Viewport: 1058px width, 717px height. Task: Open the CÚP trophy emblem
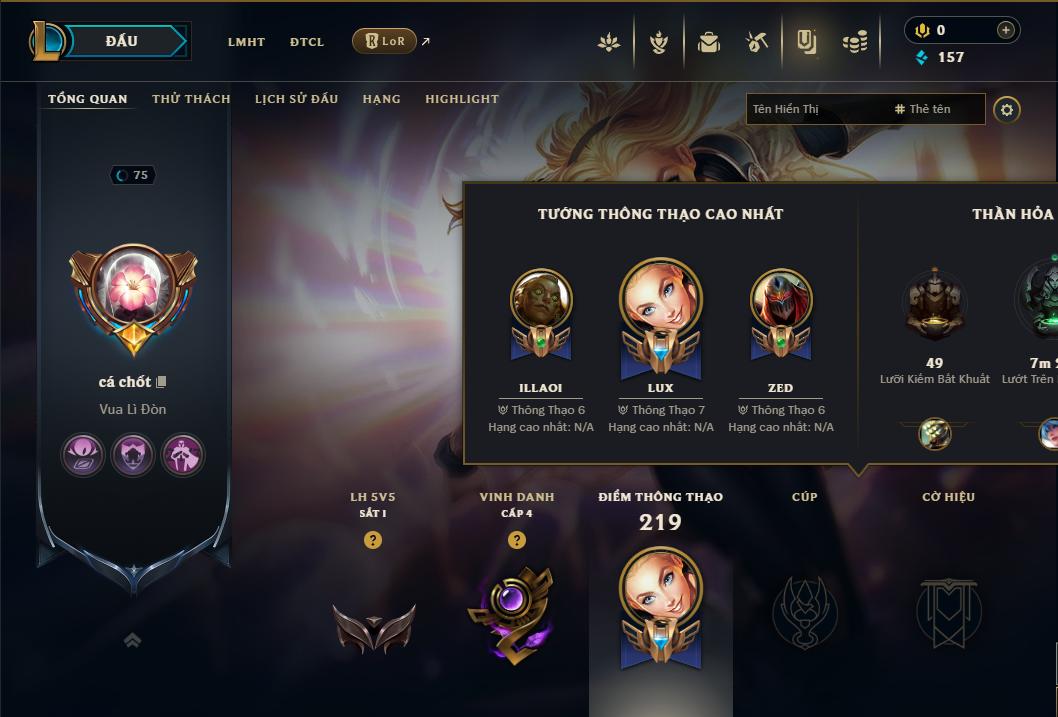click(805, 611)
